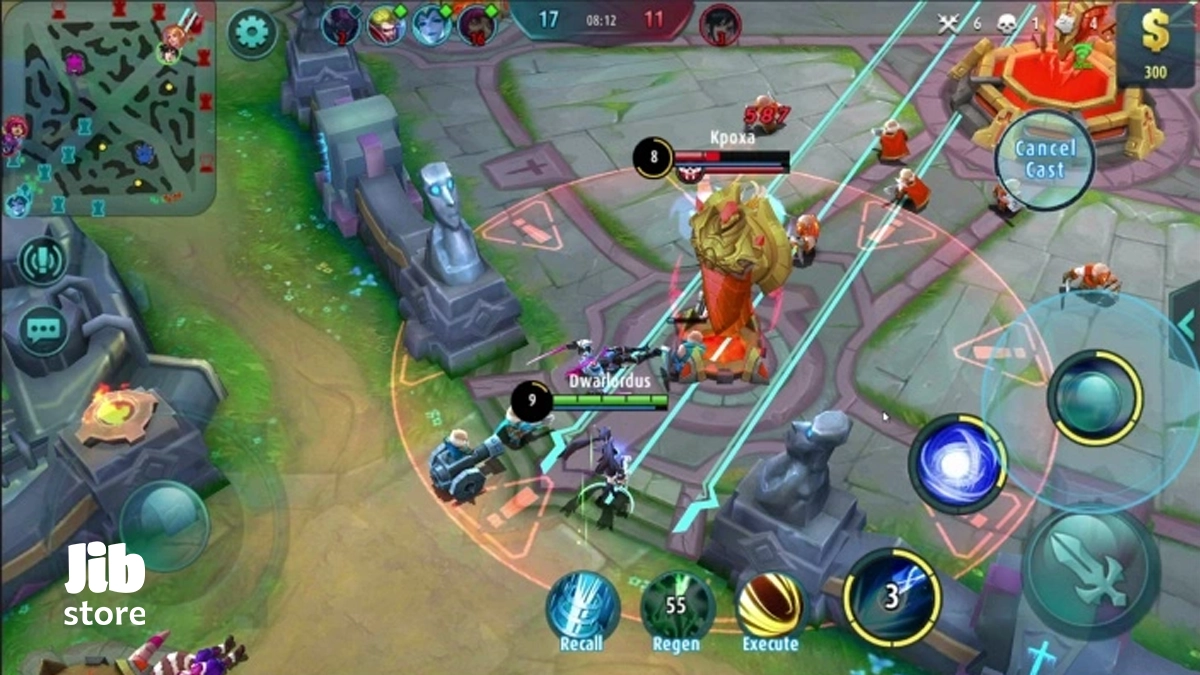Trigger the teal orb skill with yellow ring

1093,396
